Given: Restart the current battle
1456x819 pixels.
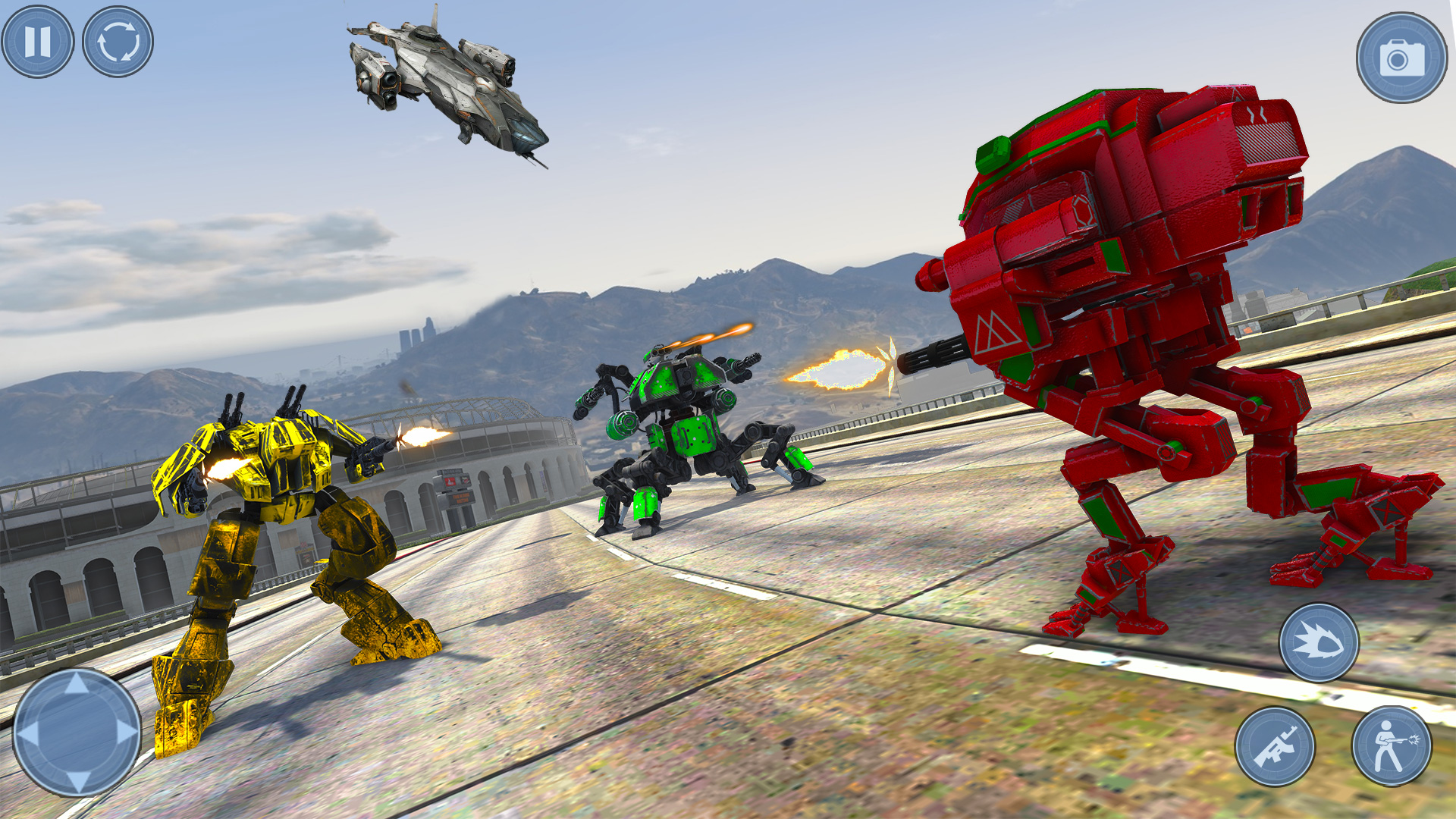Looking at the screenshot, I should pos(119,42).
